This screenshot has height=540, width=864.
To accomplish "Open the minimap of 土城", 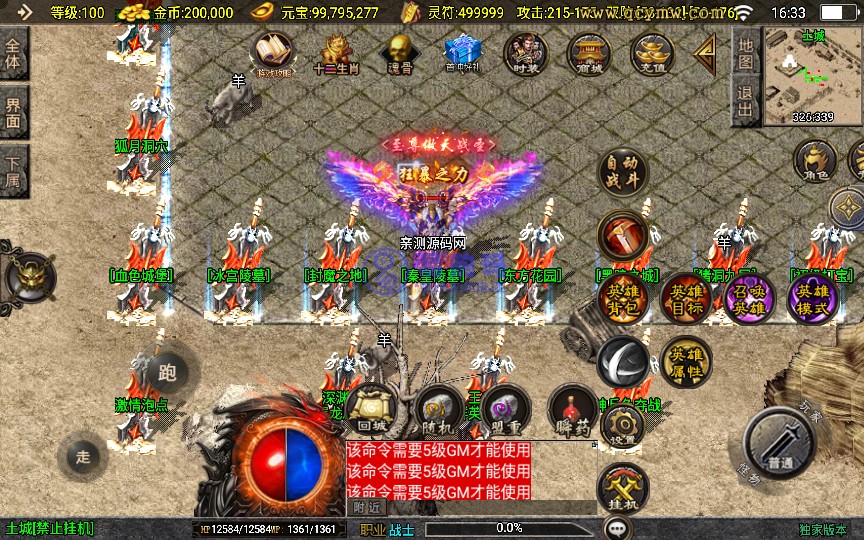I will pyautogui.click(x=812, y=75).
